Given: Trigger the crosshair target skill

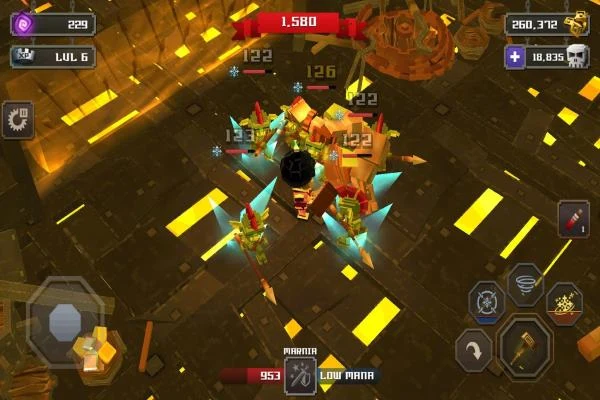Looking at the screenshot, I should point(487,303).
